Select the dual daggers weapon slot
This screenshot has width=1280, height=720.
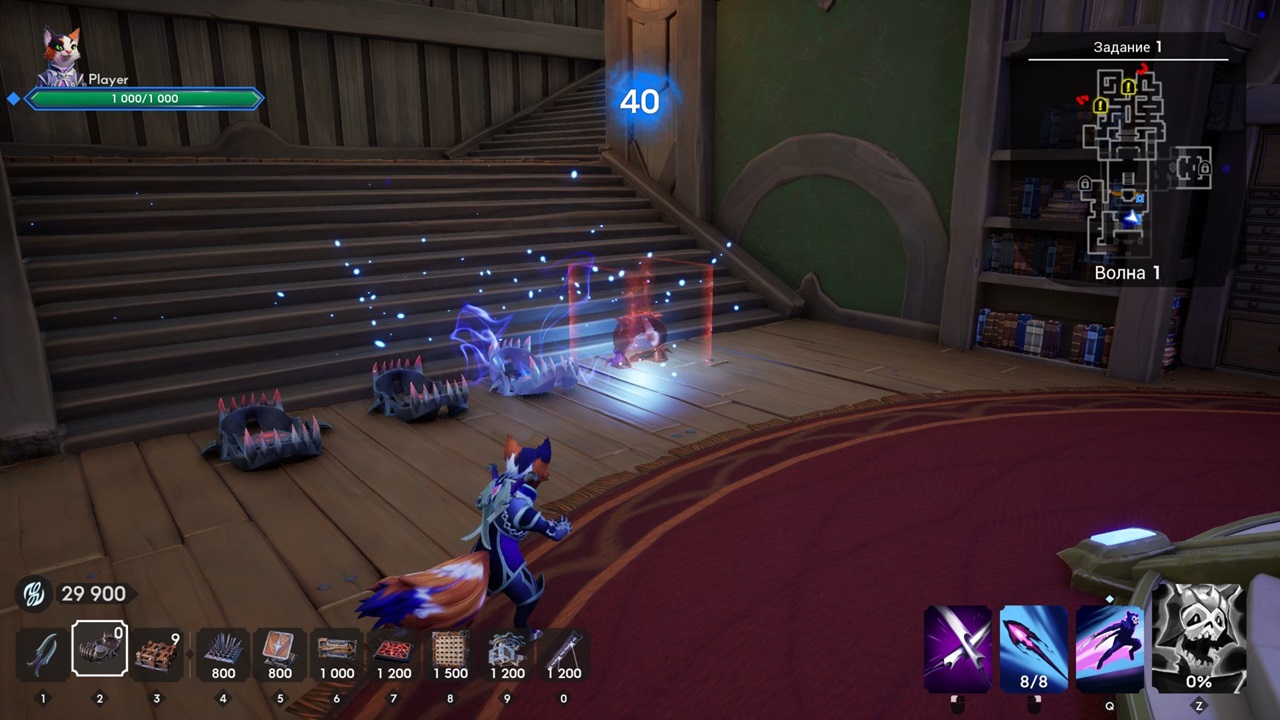point(42,653)
